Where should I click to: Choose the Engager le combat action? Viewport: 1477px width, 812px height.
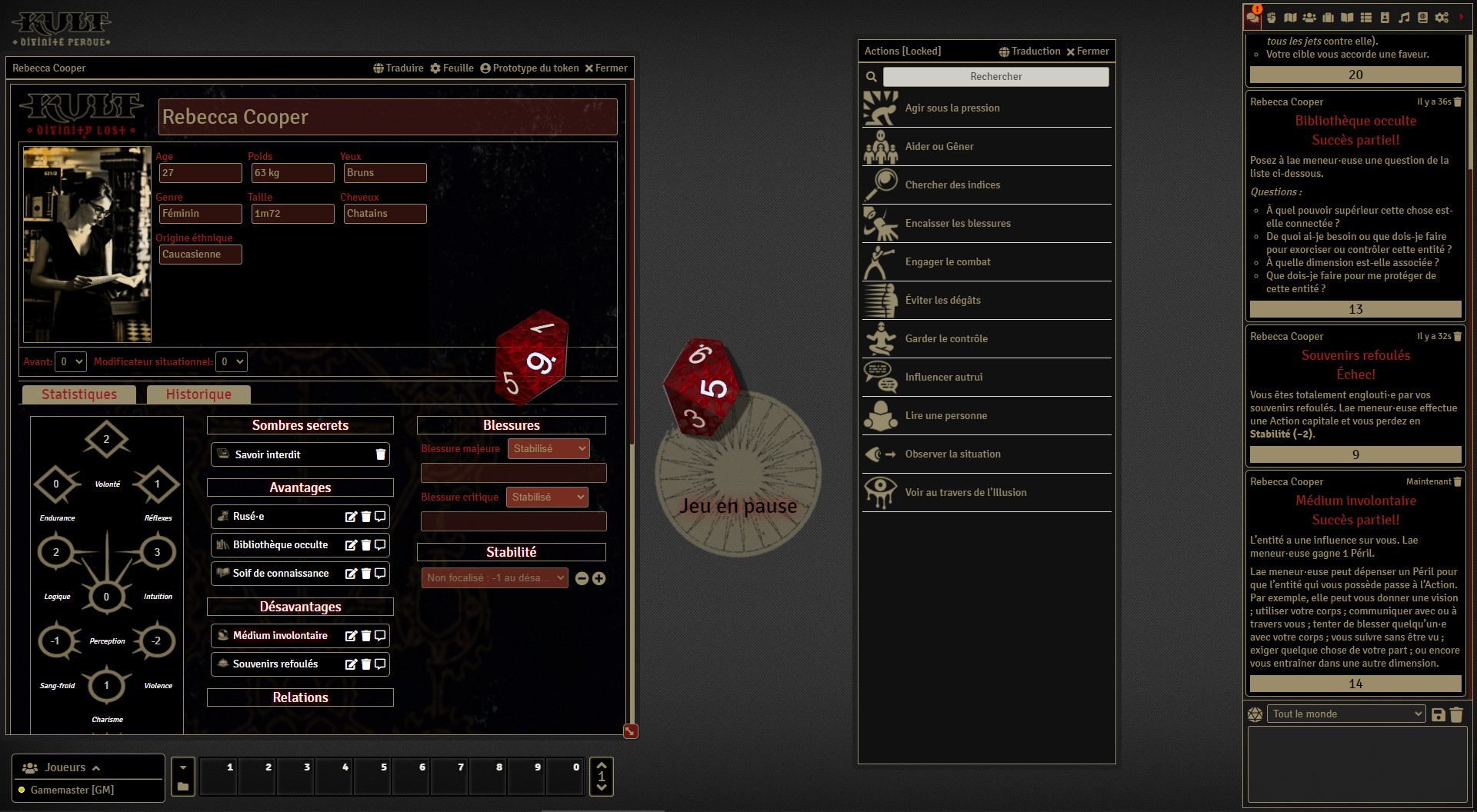coord(948,262)
